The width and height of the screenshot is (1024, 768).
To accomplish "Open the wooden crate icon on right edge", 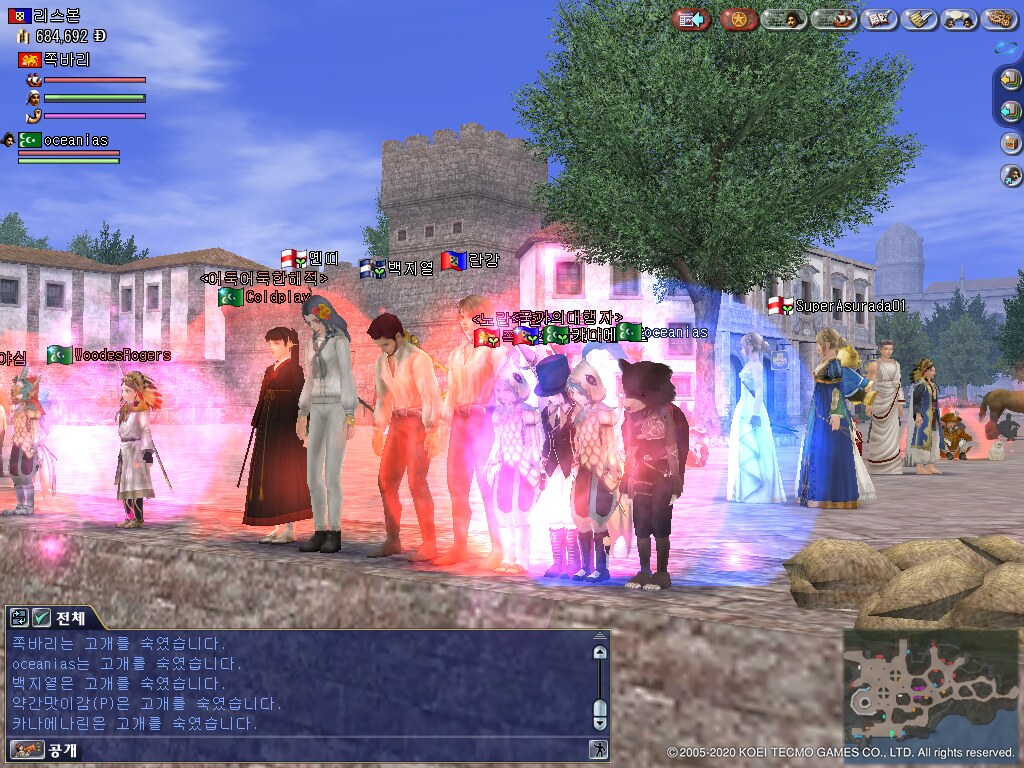I will point(1011,143).
